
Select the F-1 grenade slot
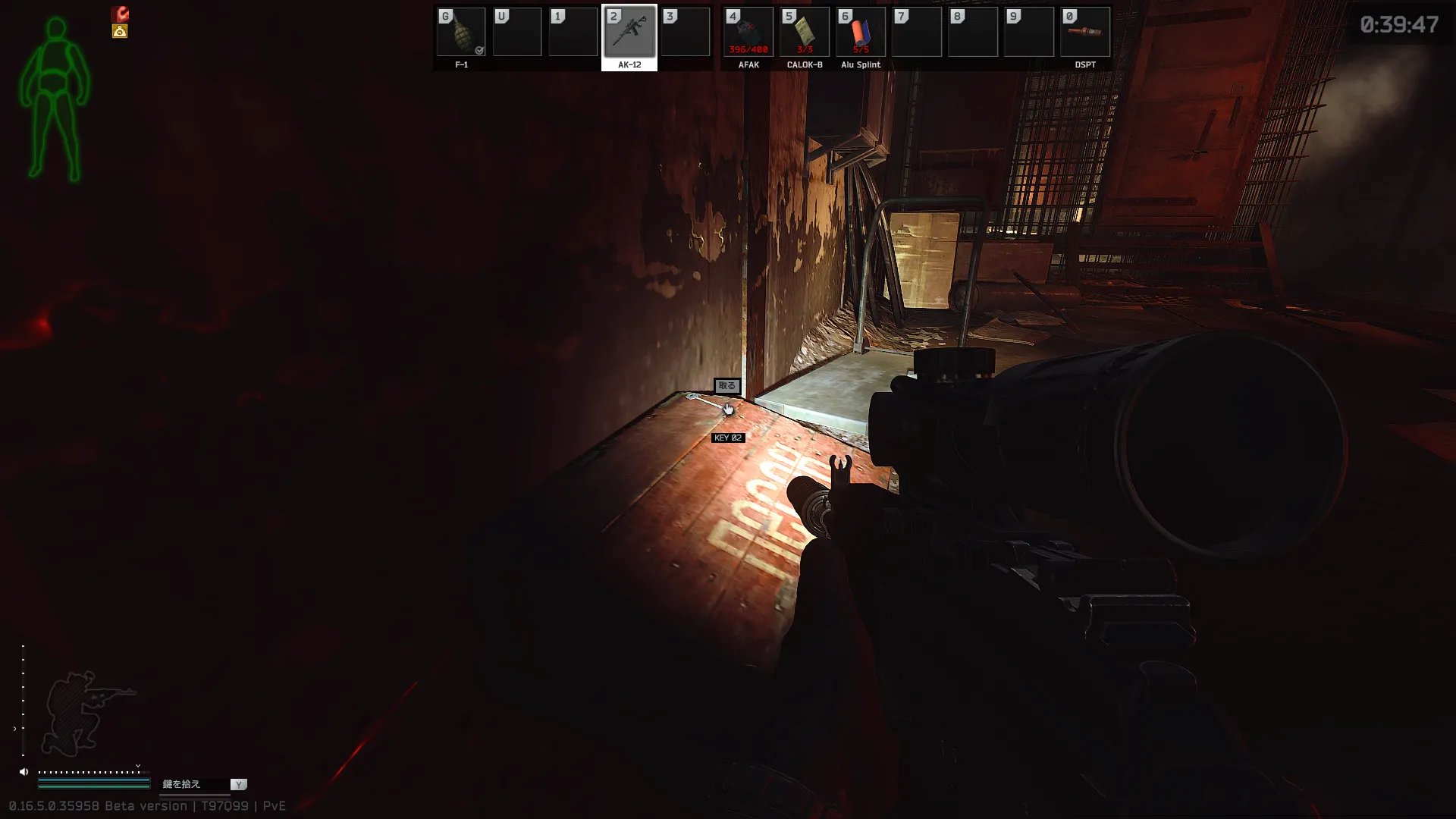coord(461,33)
